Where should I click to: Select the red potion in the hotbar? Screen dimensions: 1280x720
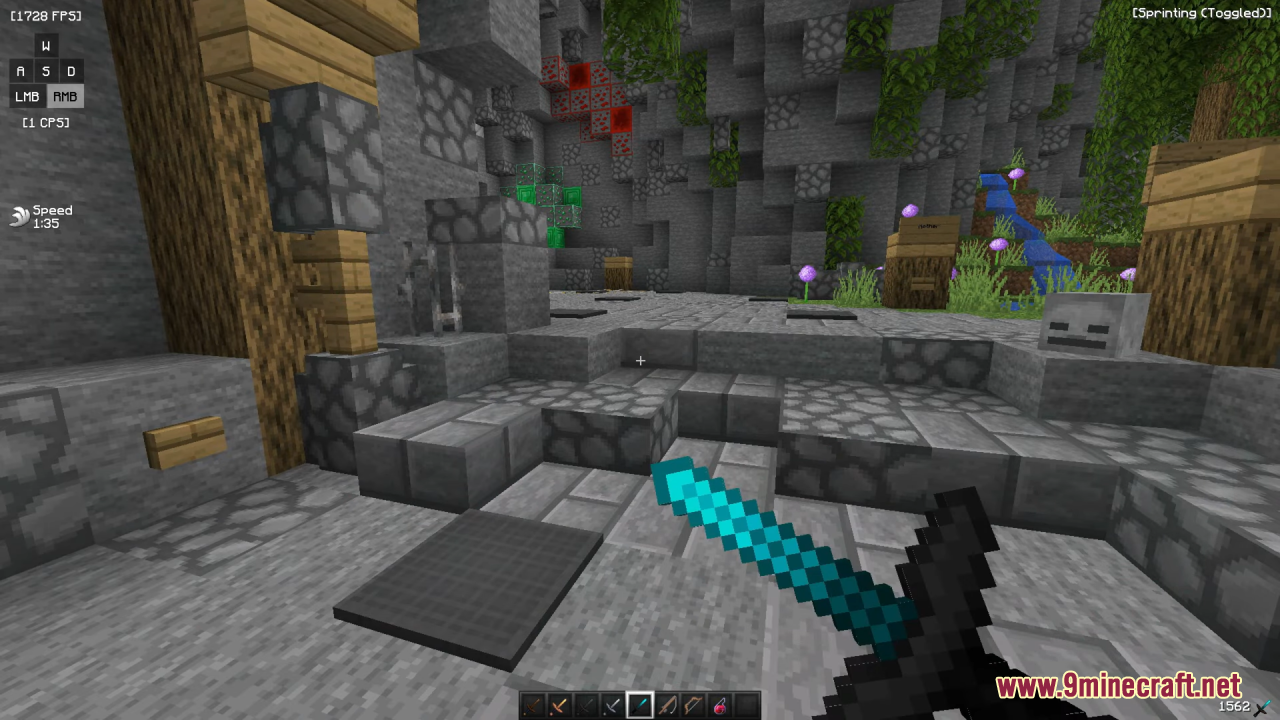(x=719, y=706)
